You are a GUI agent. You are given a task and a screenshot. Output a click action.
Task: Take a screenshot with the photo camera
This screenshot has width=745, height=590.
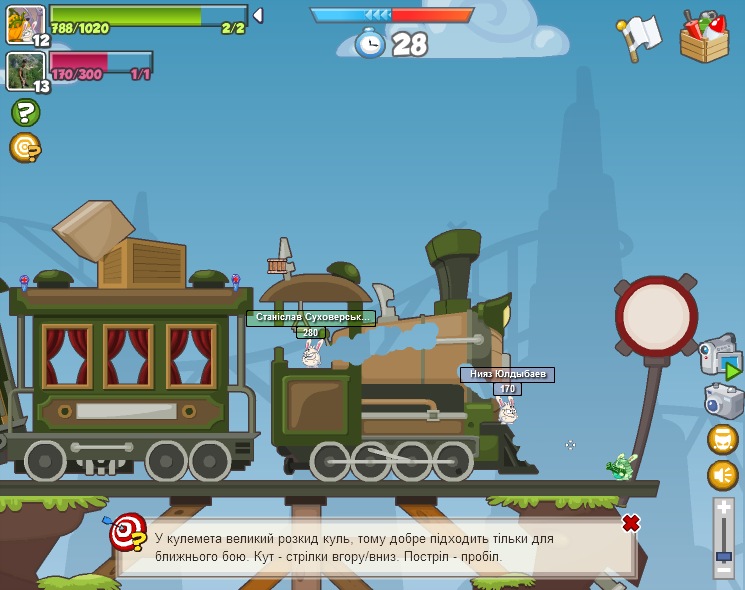click(723, 401)
